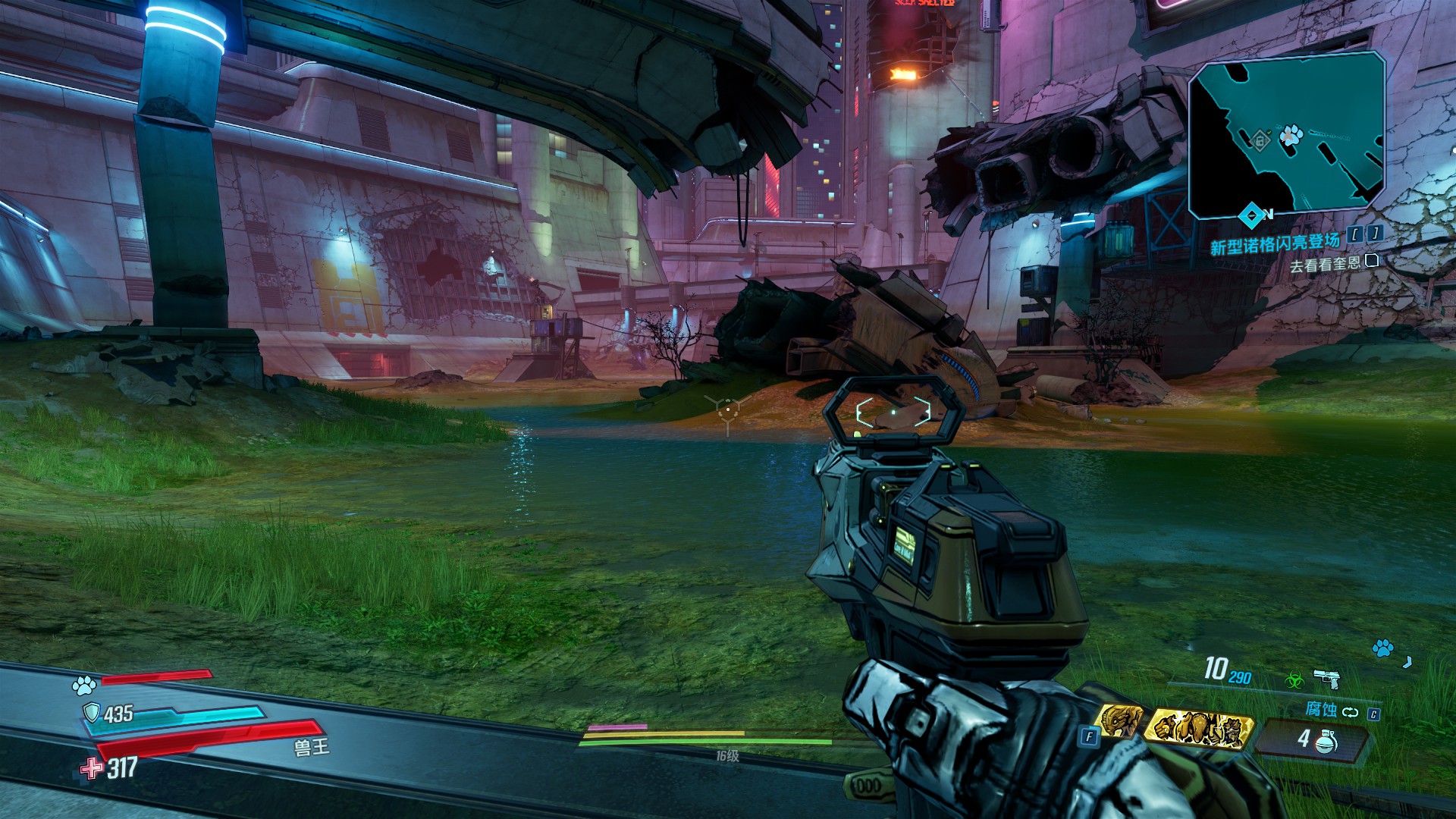Image resolution: width=1456 pixels, height=819 pixels.
Task: Activate the wide golden beast action skill
Action: (x=1200, y=727)
